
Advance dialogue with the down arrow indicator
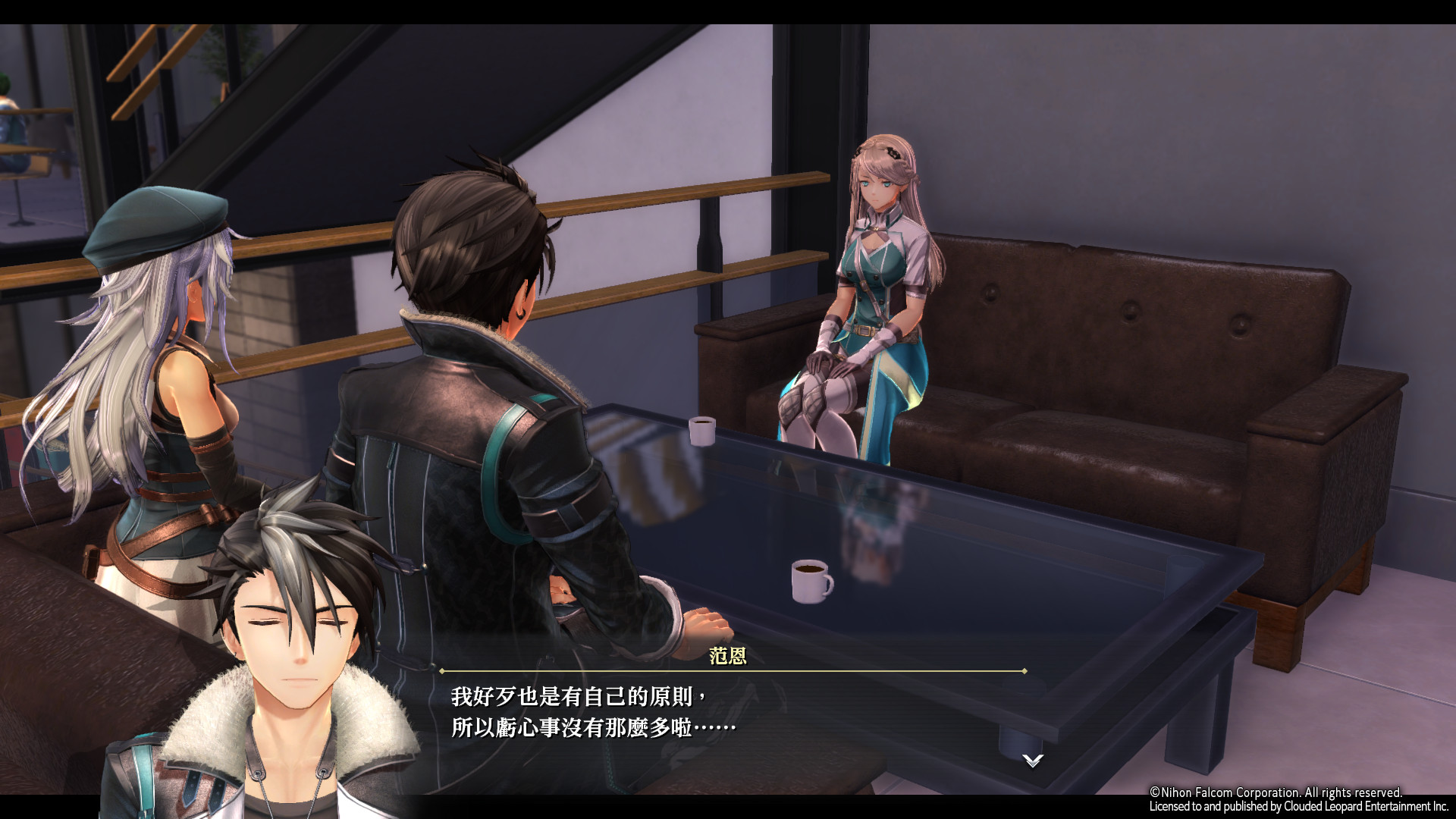click(1032, 760)
